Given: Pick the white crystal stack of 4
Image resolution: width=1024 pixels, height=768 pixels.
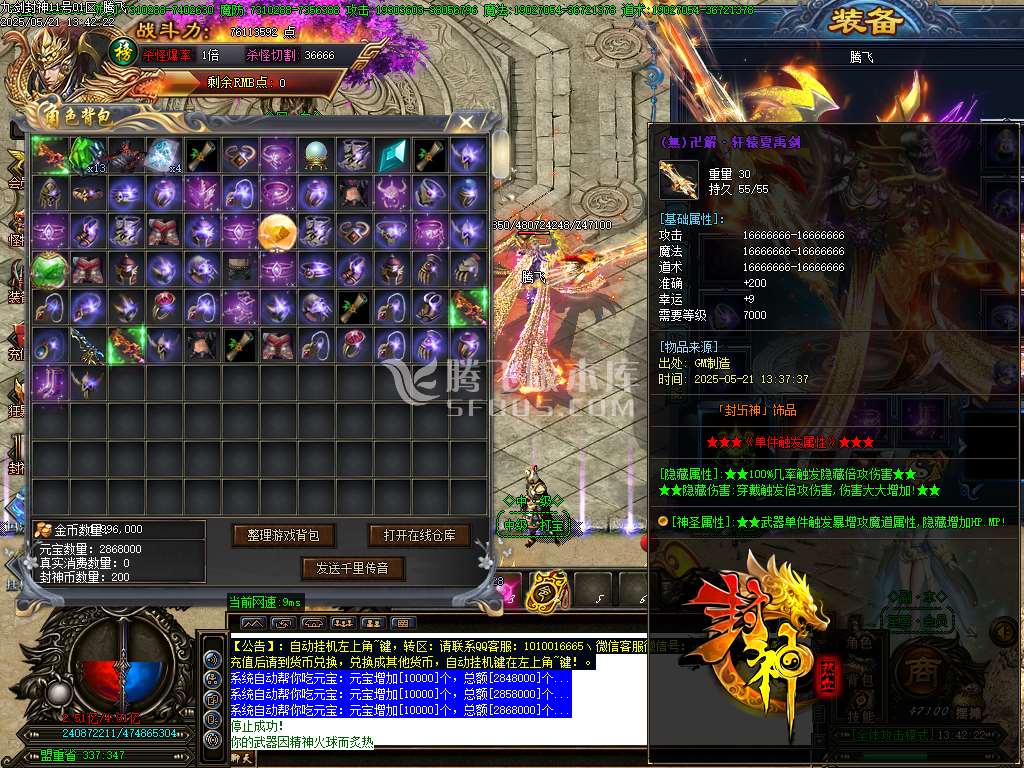Looking at the screenshot, I should 164,155.
